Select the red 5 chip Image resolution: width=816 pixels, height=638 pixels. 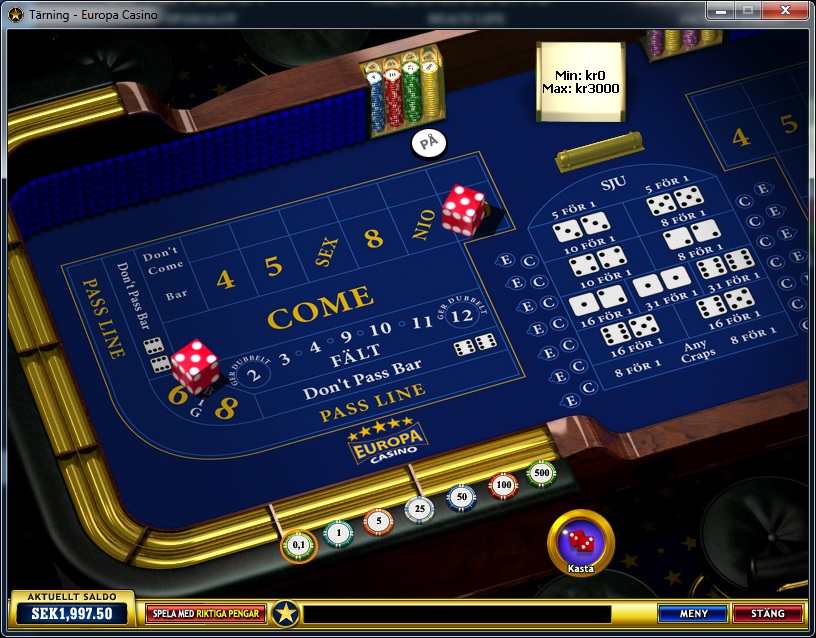click(x=378, y=521)
